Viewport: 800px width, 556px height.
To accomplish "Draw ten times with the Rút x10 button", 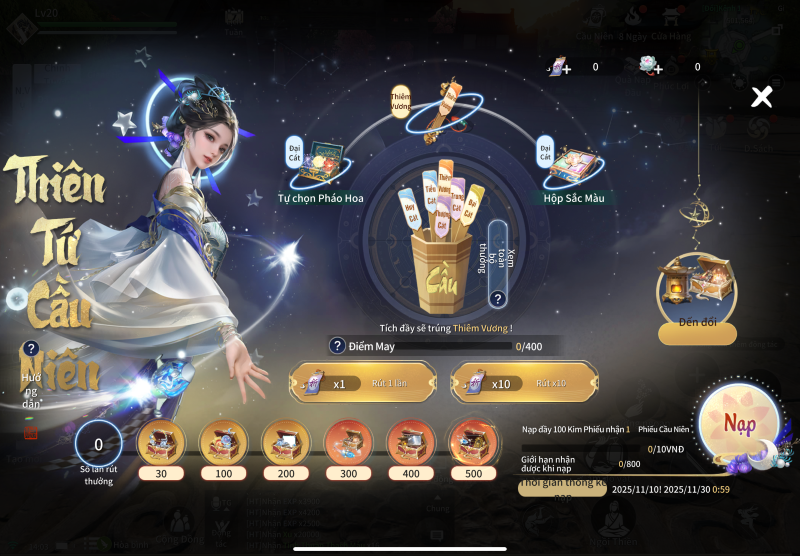I will [524, 383].
